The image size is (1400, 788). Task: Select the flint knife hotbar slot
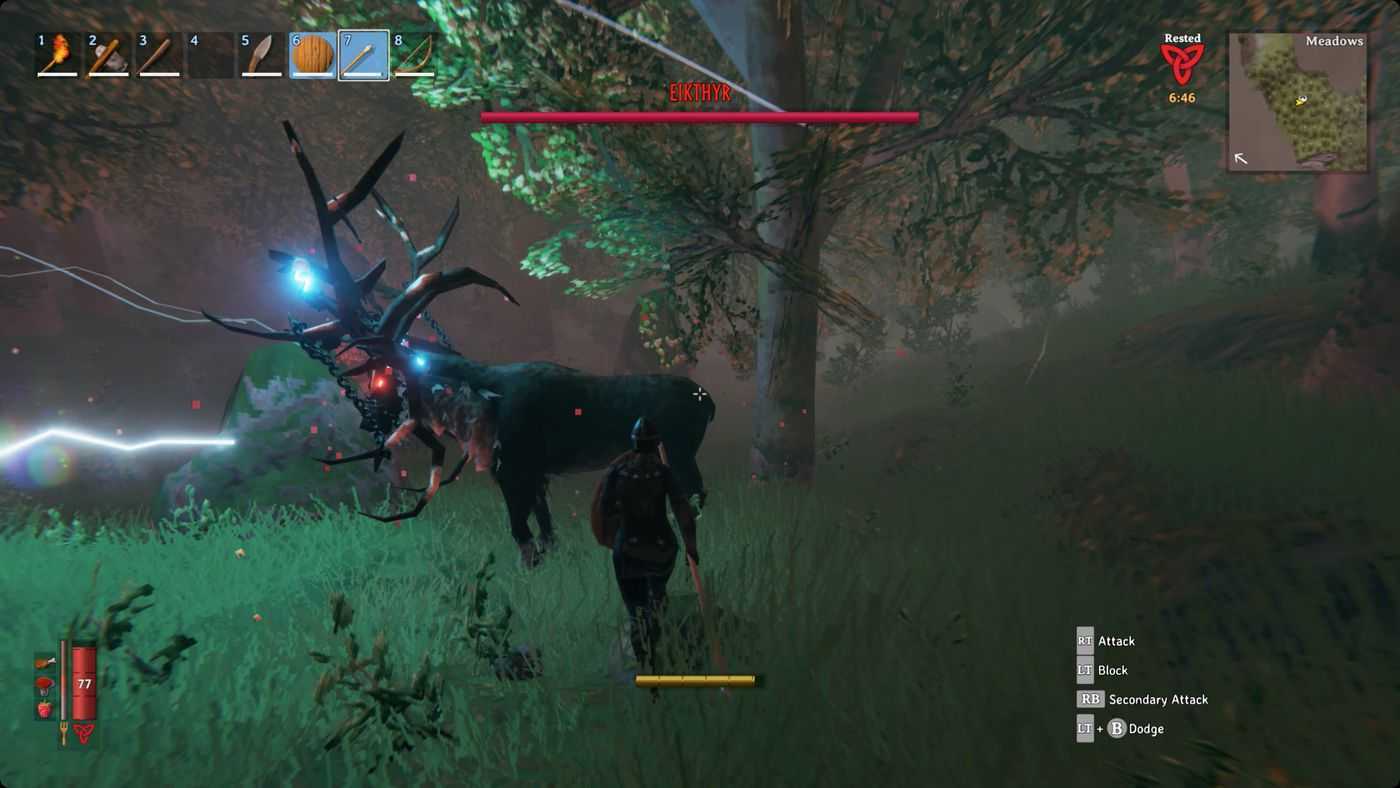262,55
